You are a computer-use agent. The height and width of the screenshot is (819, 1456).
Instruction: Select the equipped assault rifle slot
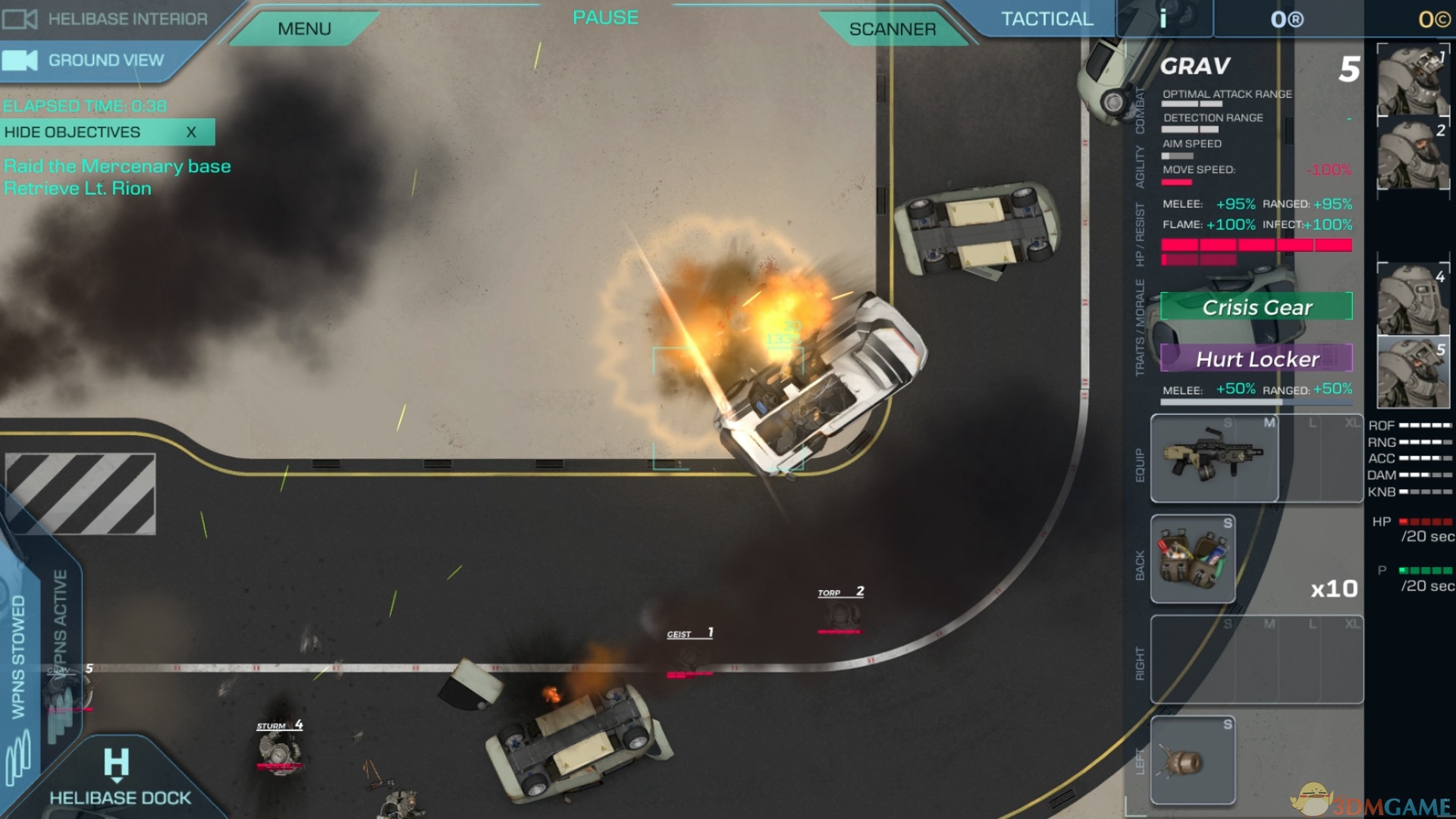[1214, 458]
